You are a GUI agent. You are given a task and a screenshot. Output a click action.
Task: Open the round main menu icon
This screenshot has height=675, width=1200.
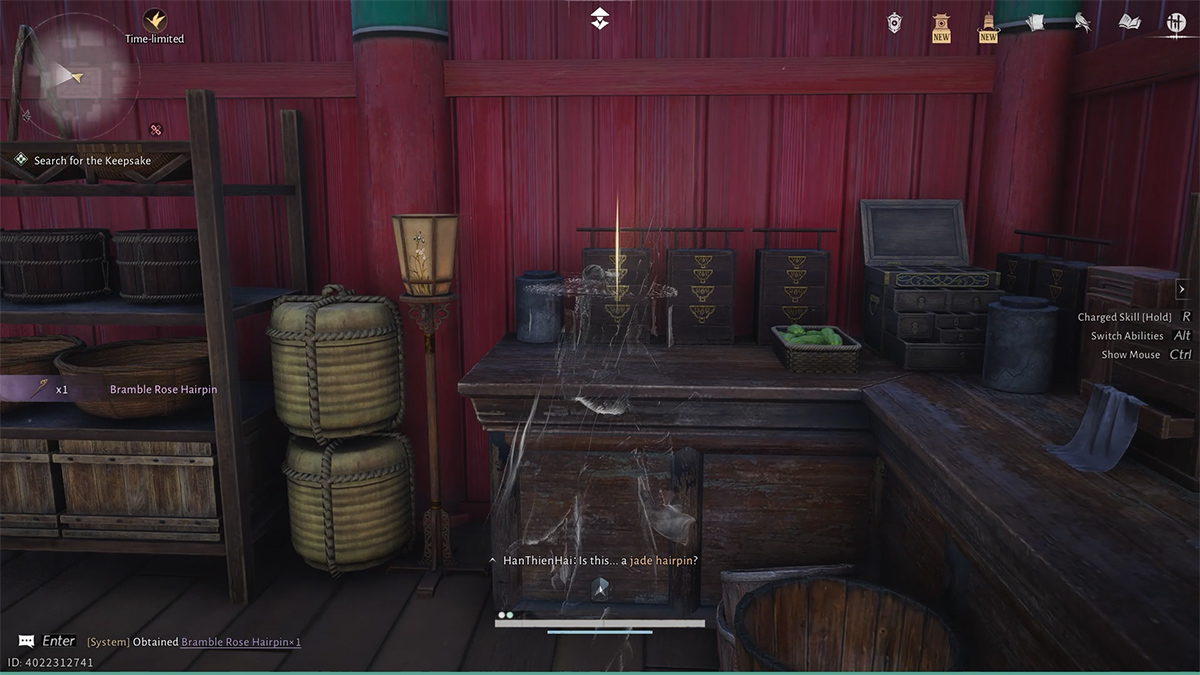1176,22
